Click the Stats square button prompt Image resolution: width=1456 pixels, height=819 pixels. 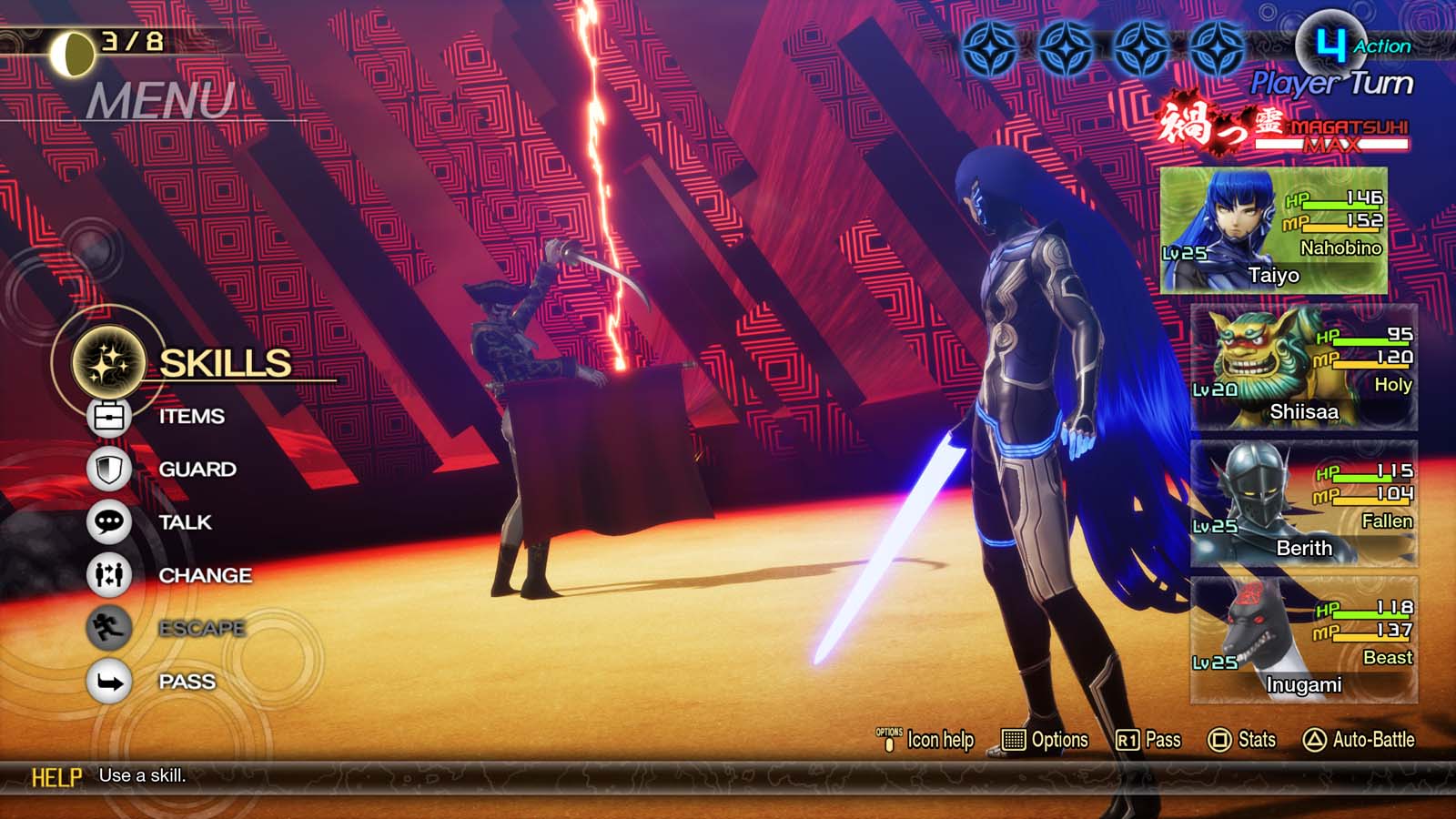[1242, 741]
